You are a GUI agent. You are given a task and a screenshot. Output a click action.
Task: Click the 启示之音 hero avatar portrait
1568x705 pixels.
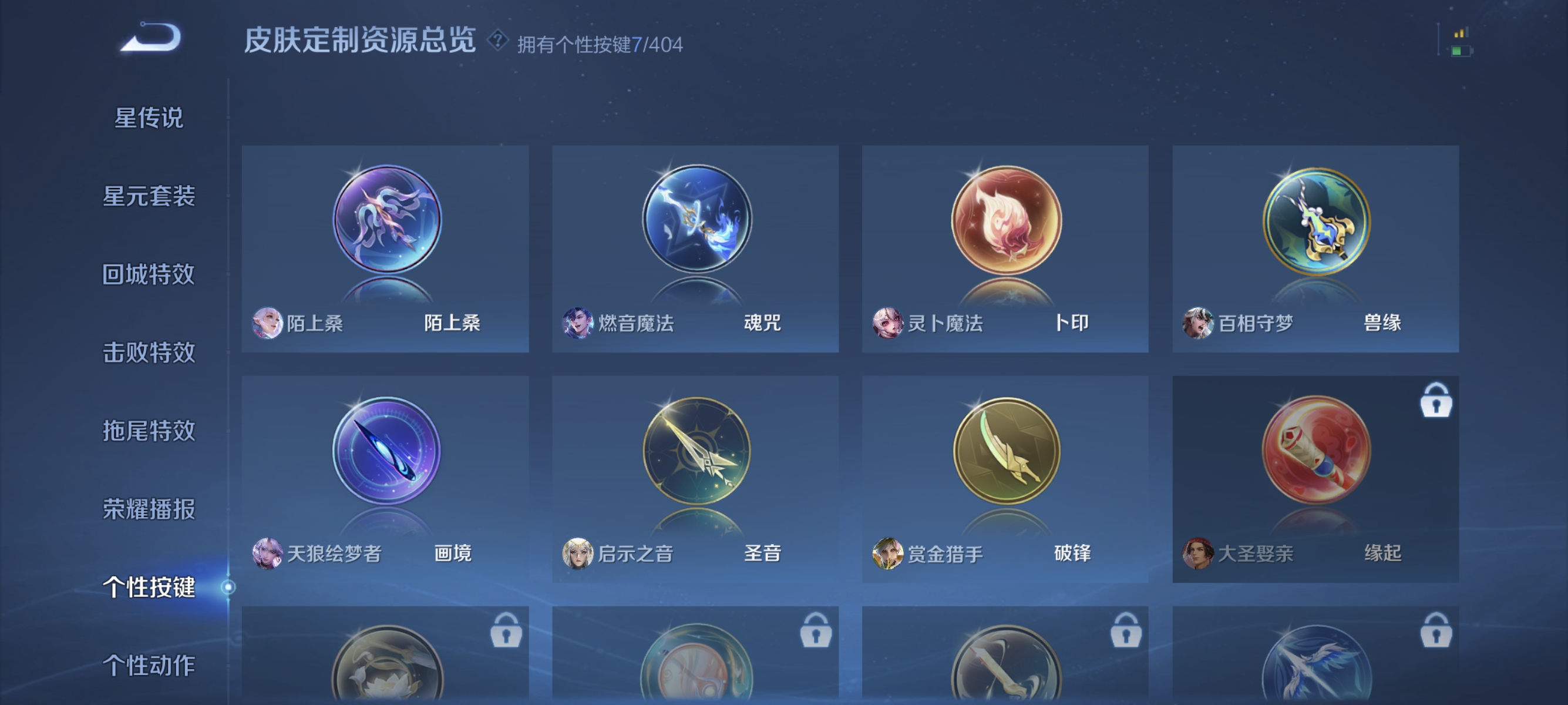578,555
